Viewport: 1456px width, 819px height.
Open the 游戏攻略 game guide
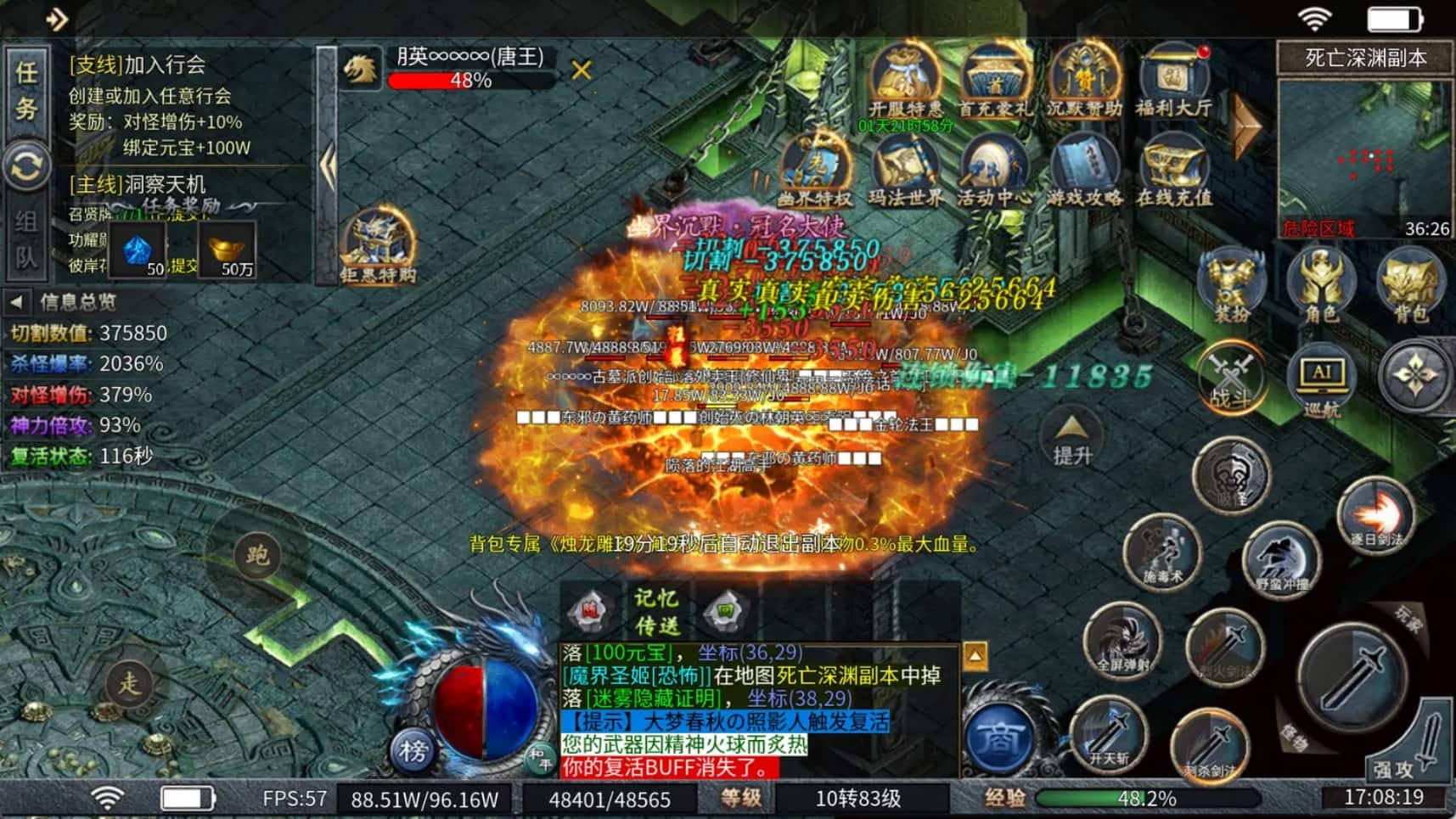(1085, 171)
